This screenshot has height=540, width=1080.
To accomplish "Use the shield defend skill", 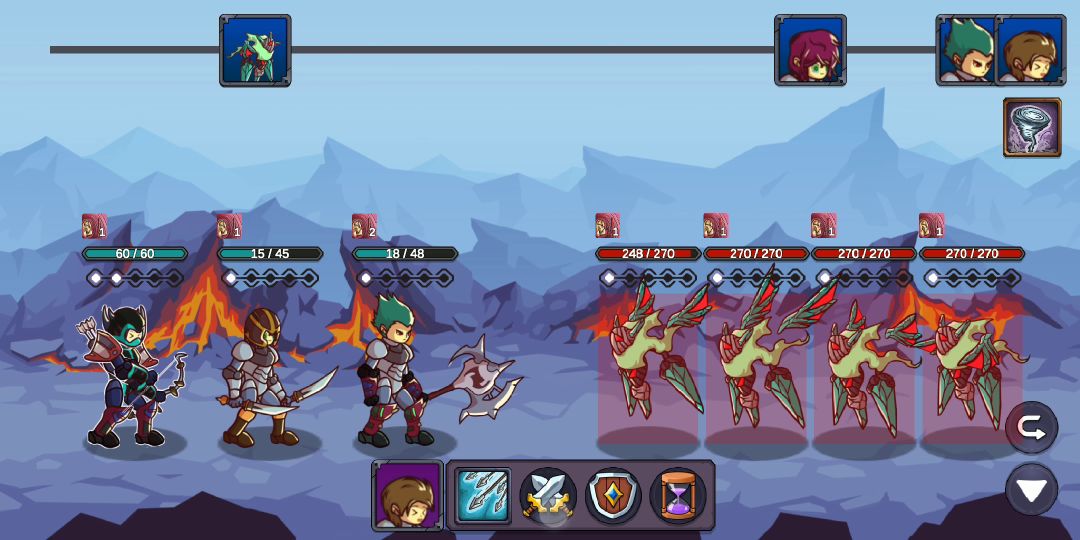I will point(613,496).
